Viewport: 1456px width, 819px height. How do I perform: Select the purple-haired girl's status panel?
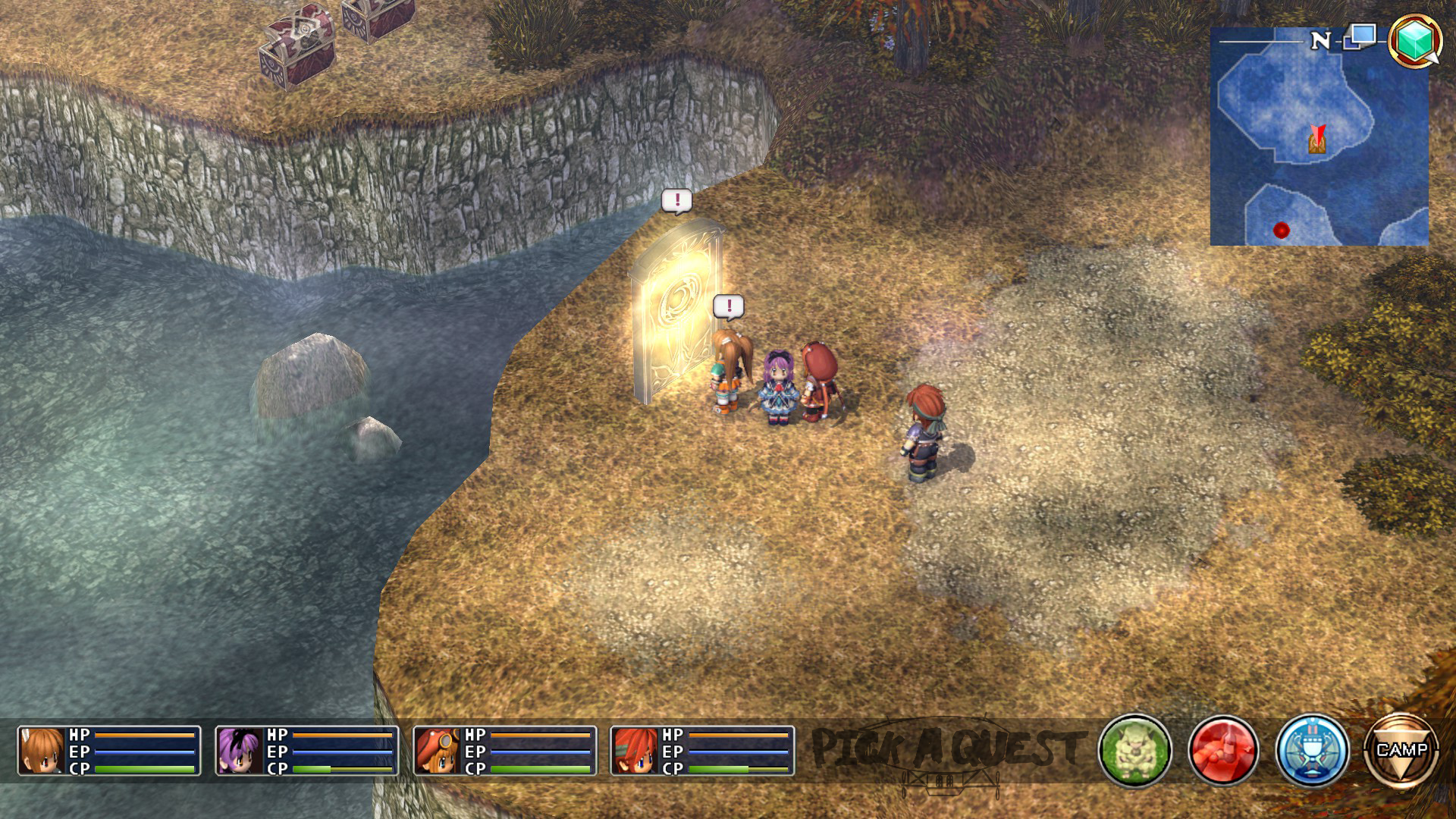tap(307, 751)
